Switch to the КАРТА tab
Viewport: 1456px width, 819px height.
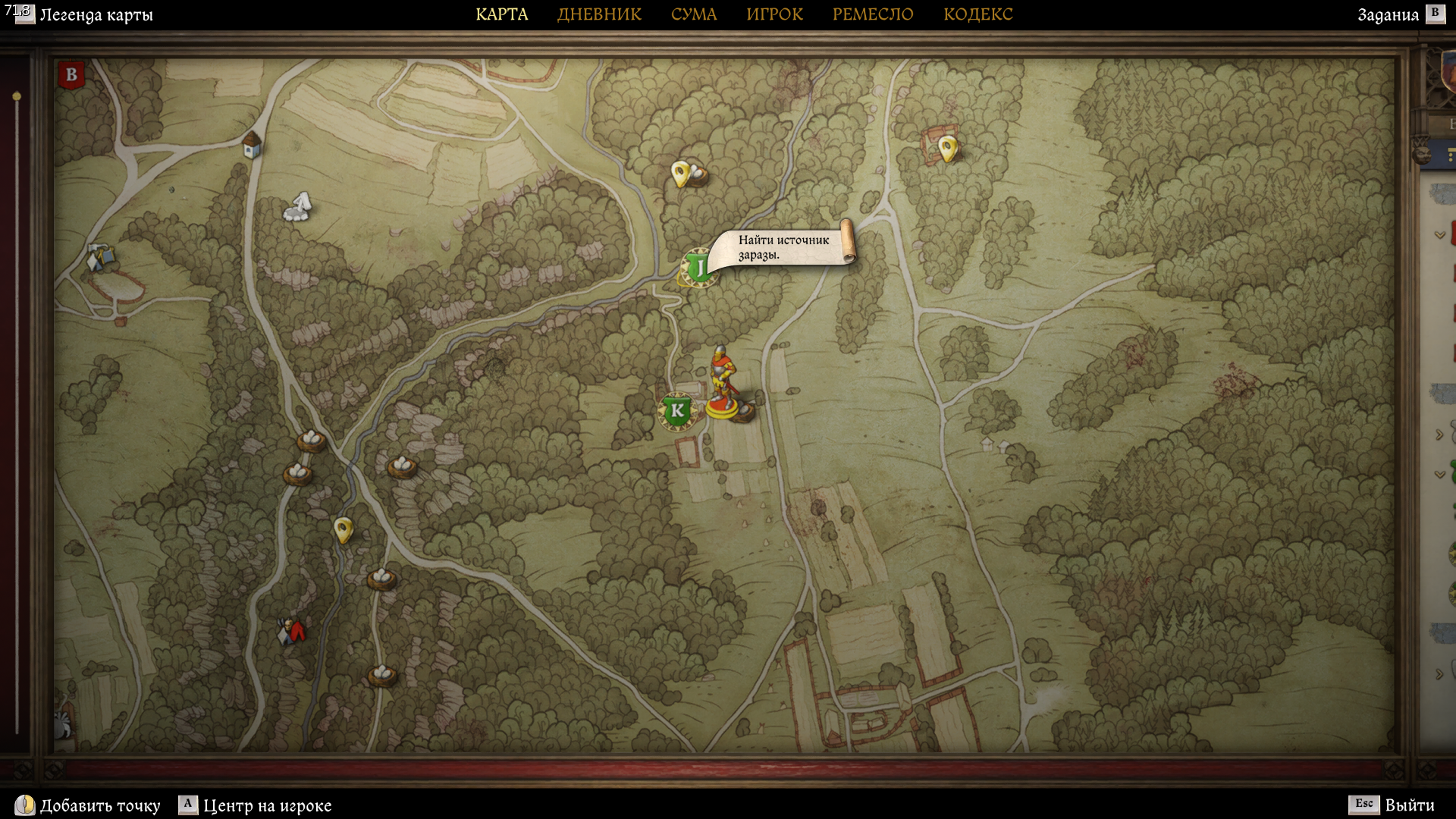tap(501, 14)
